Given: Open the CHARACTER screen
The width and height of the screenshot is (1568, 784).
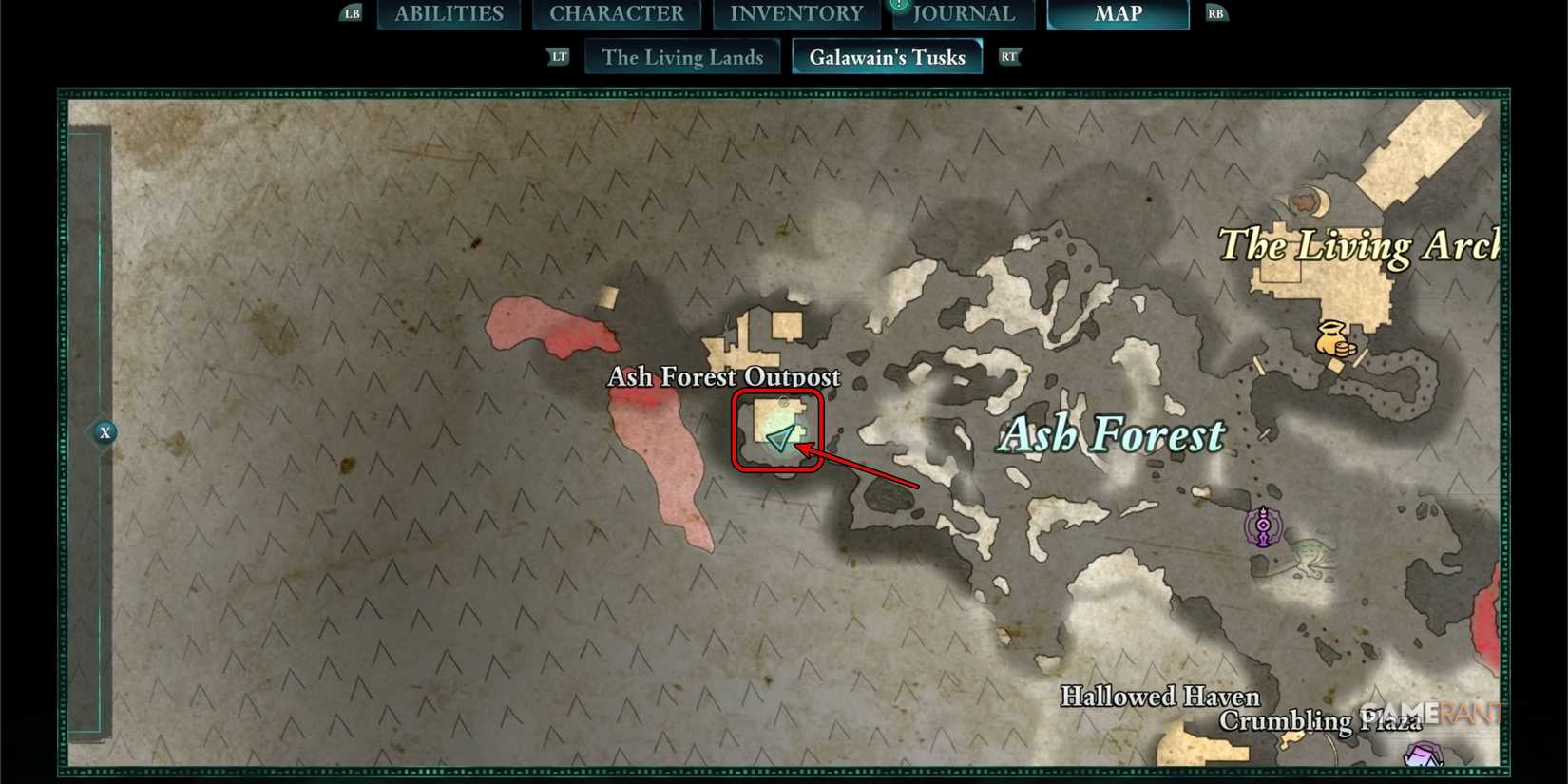Looking at the screenshot, I should tap(617, 13).
